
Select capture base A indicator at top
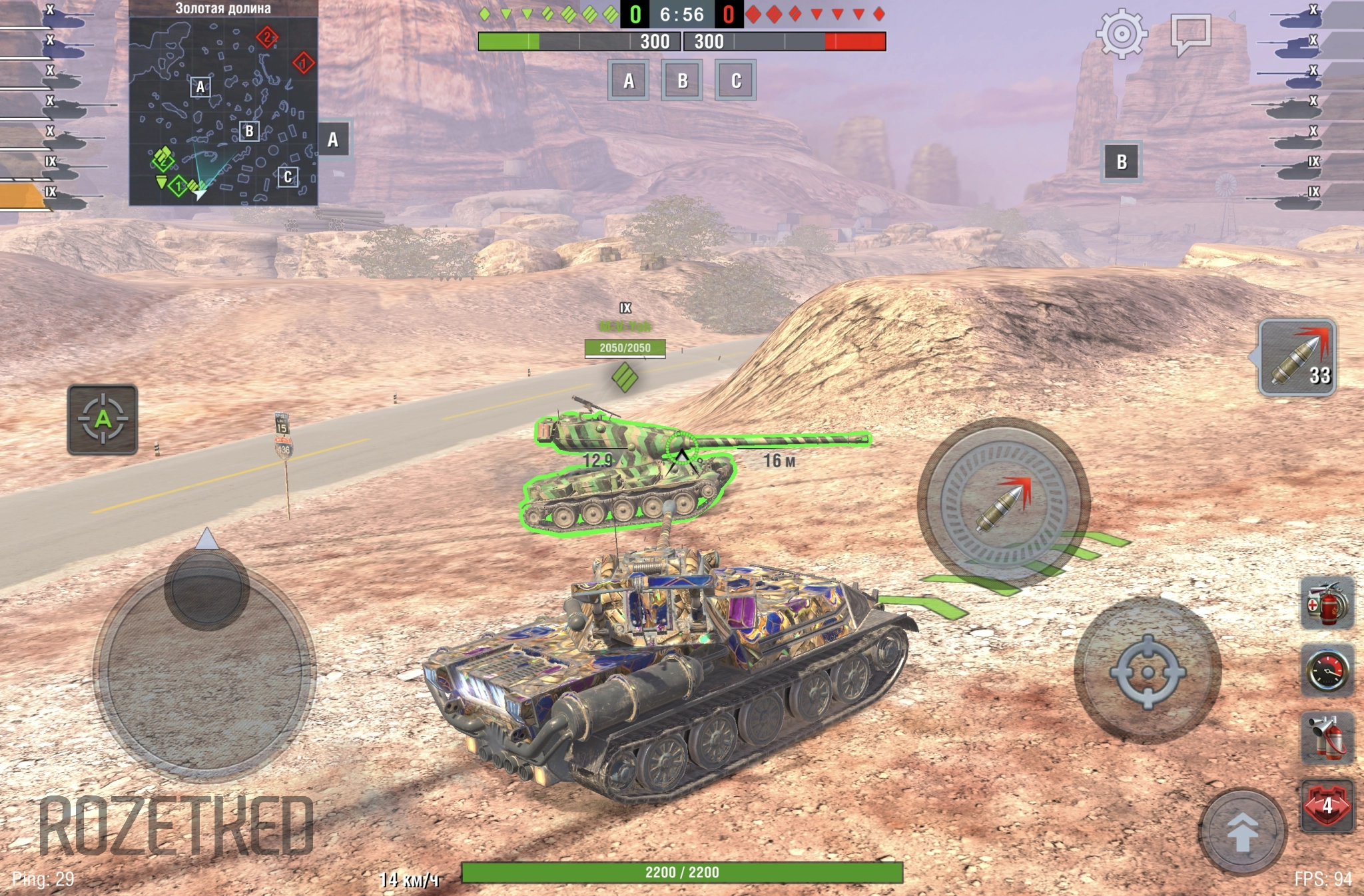tap(628, 81)
